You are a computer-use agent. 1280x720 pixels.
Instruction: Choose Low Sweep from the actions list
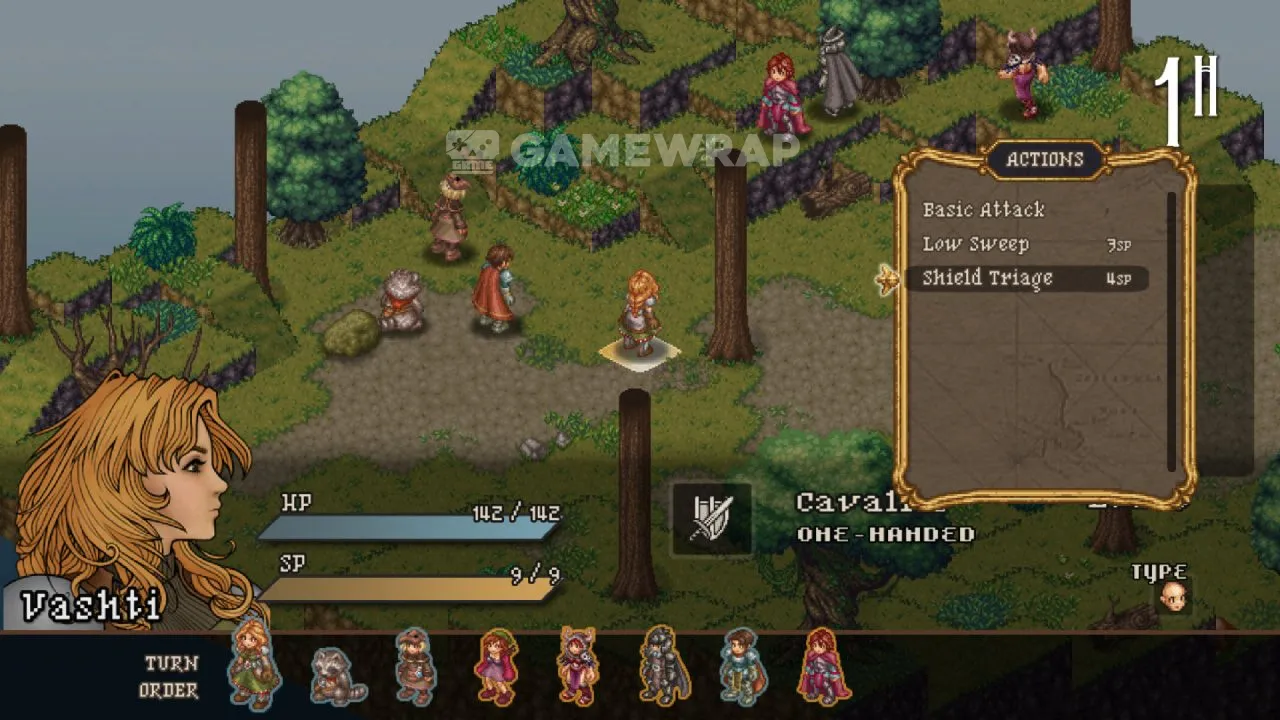point(975,245)
